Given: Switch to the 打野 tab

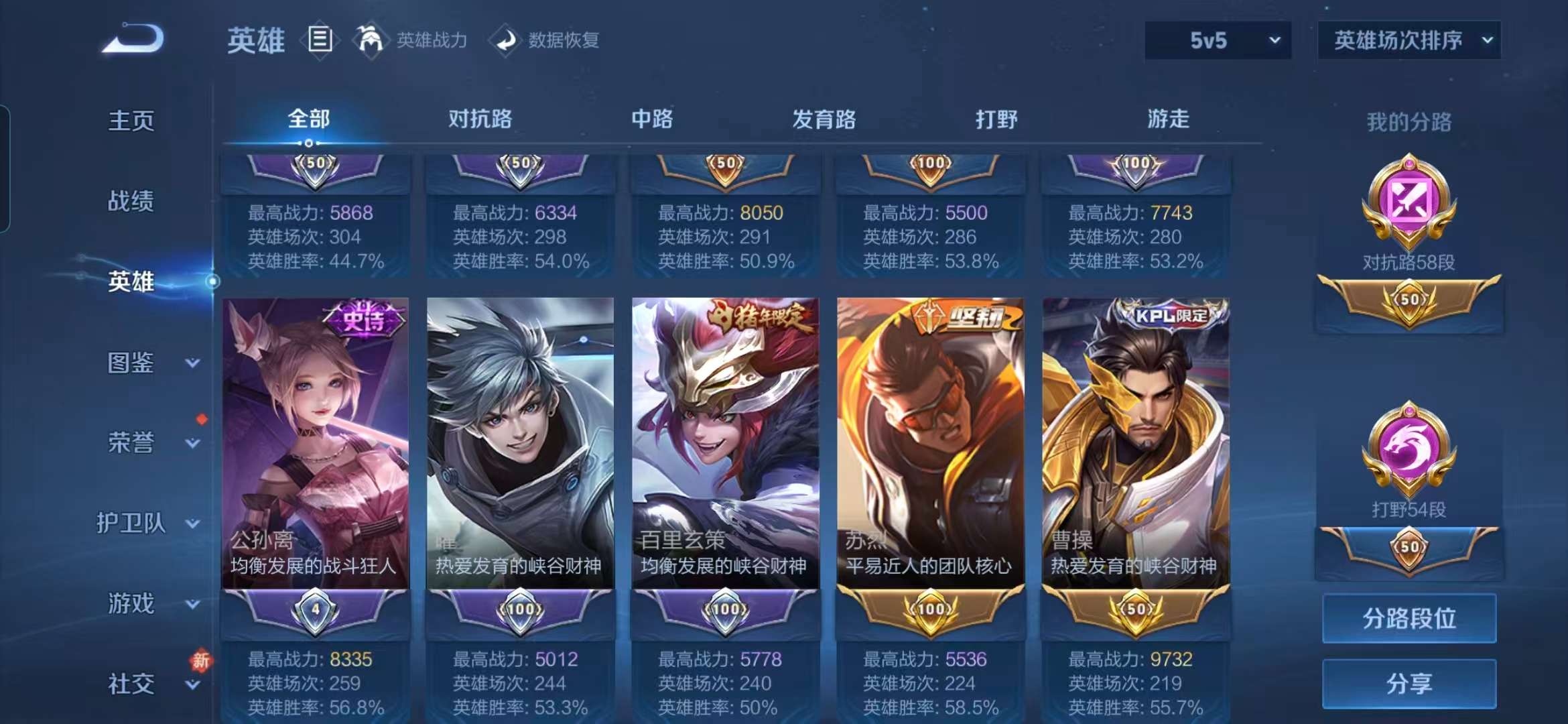Looking at the screenshot, I should tap(996, 119).
